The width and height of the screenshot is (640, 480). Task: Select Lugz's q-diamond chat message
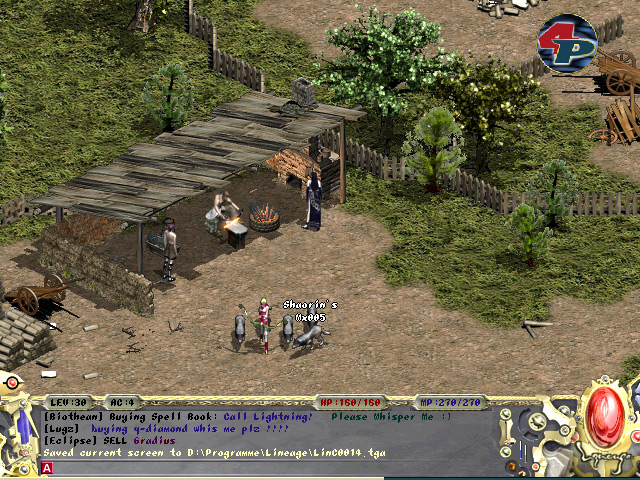click(166, 429)
